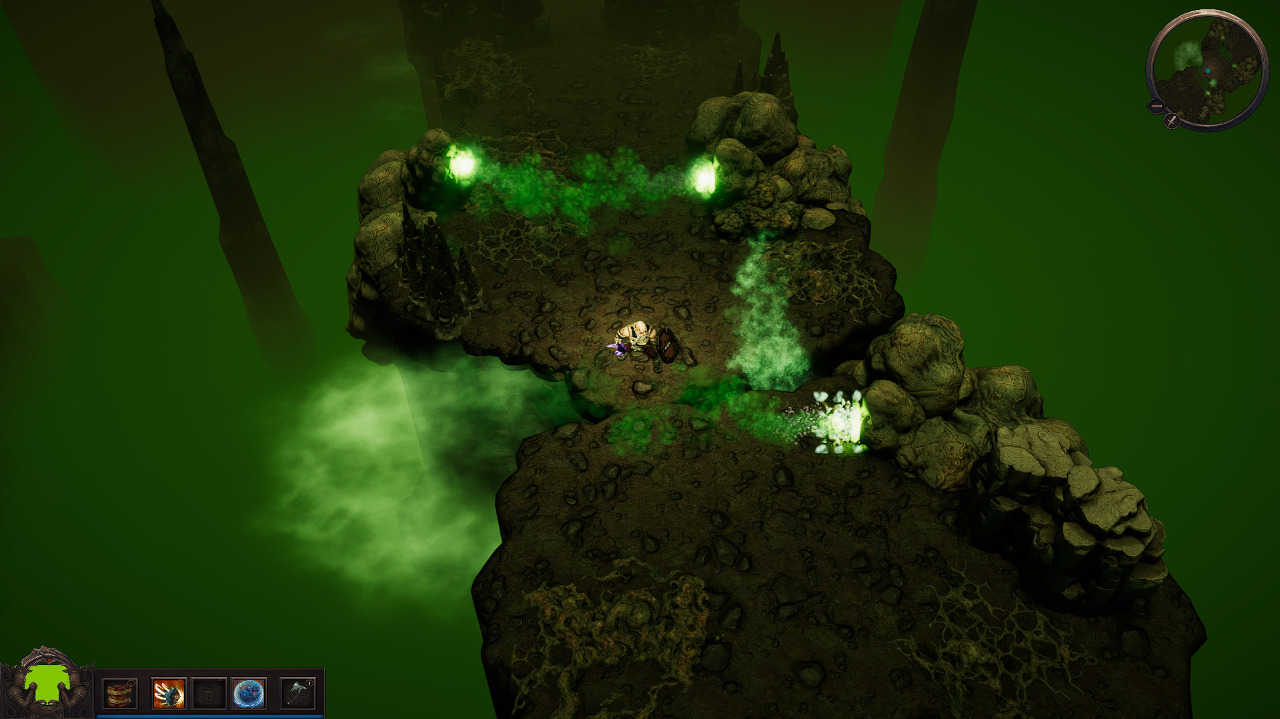Click the sword button below the minimap
This screenshot has width=1280, height=719.
(x=1172, y=121)
